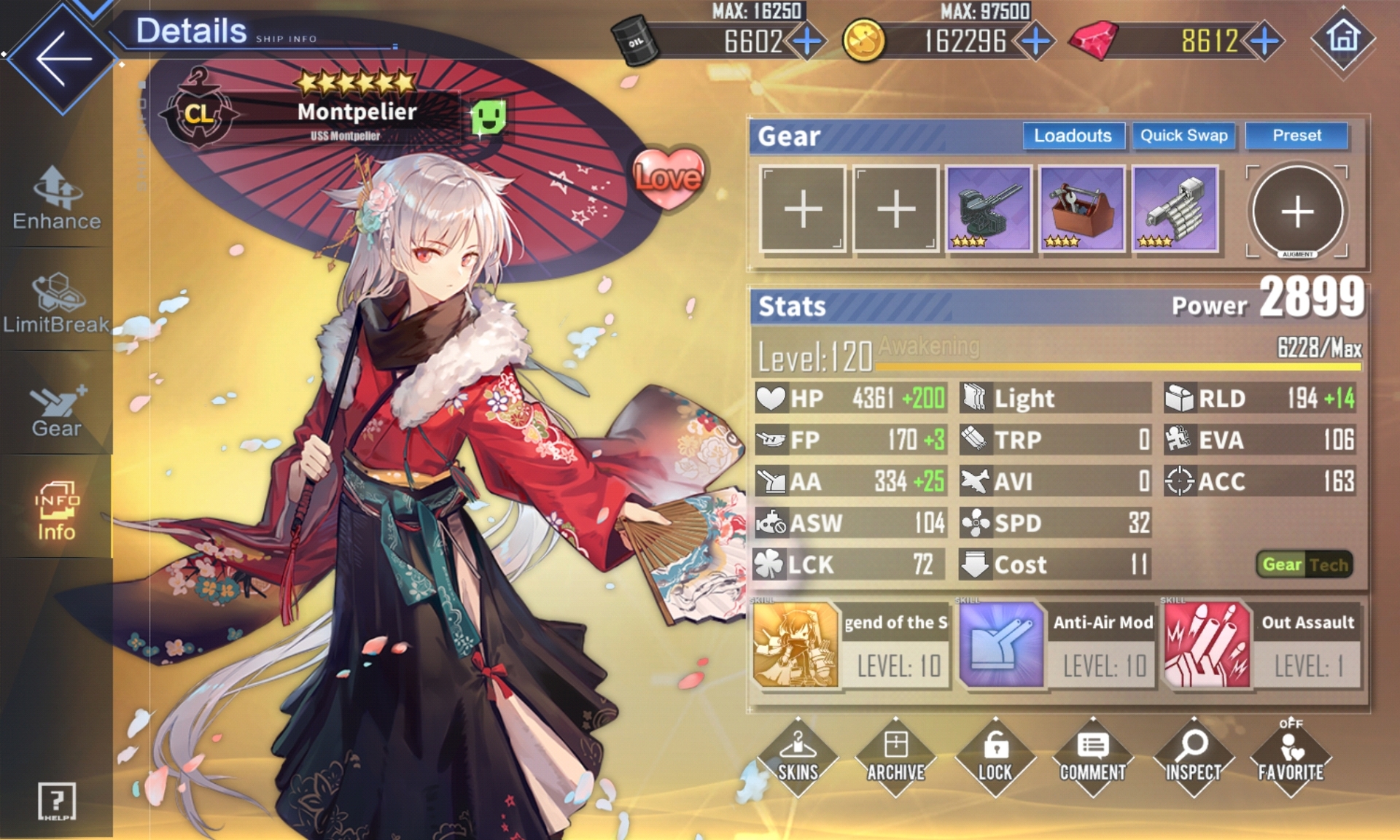This screenshot has height=840, width=1400.
Task: Open the Help button
Action: coord(56,802)
